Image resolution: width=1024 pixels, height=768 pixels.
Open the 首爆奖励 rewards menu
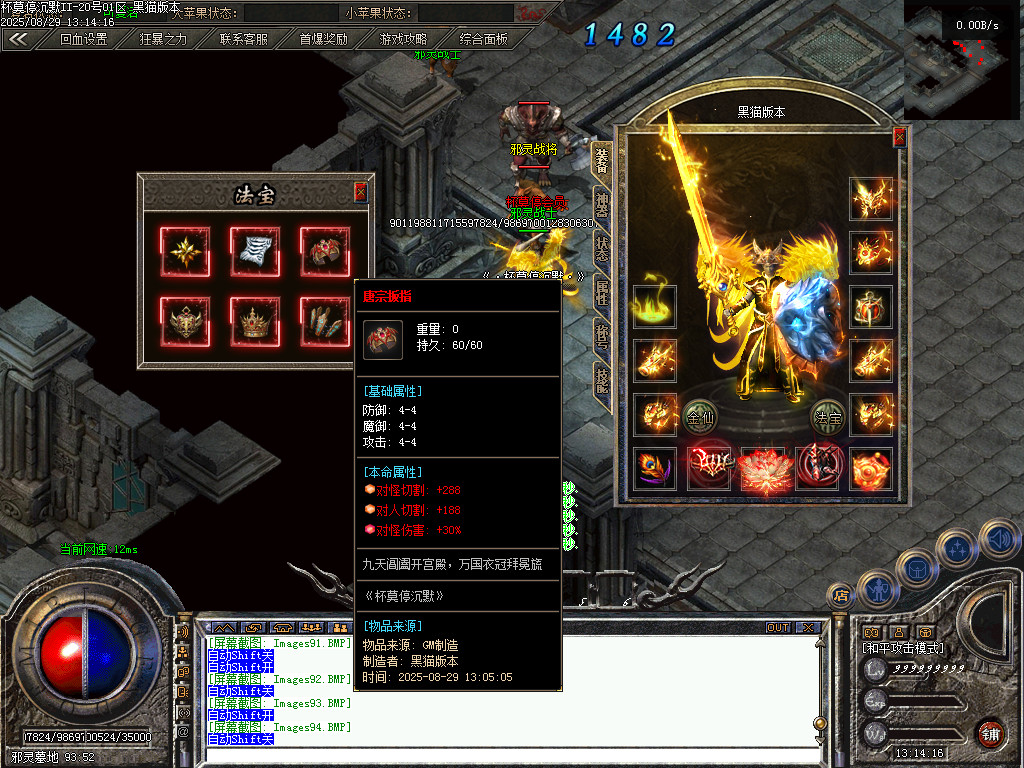323,39
